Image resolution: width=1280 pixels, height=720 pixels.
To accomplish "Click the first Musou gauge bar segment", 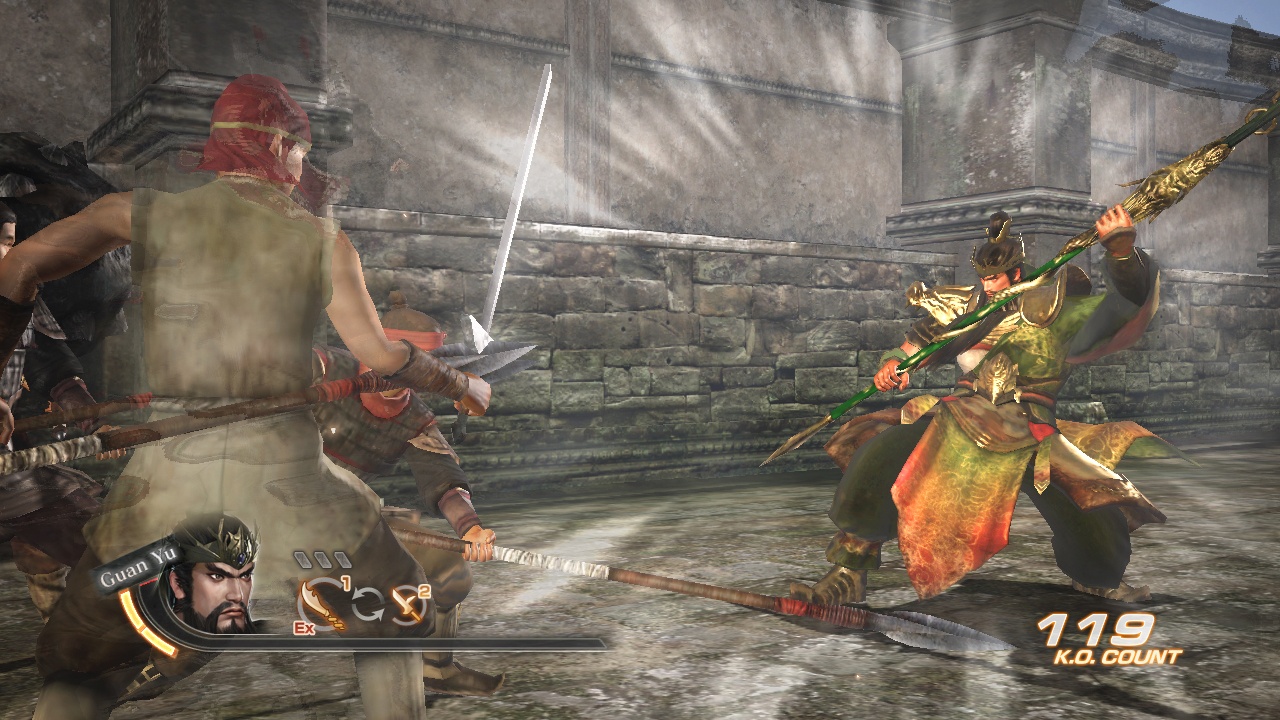I will tap(302, 559).
